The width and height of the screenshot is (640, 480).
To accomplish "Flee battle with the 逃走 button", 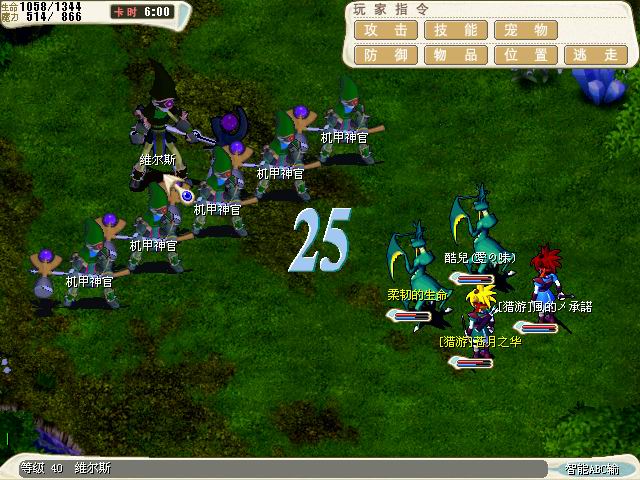I will pos(596,56).
